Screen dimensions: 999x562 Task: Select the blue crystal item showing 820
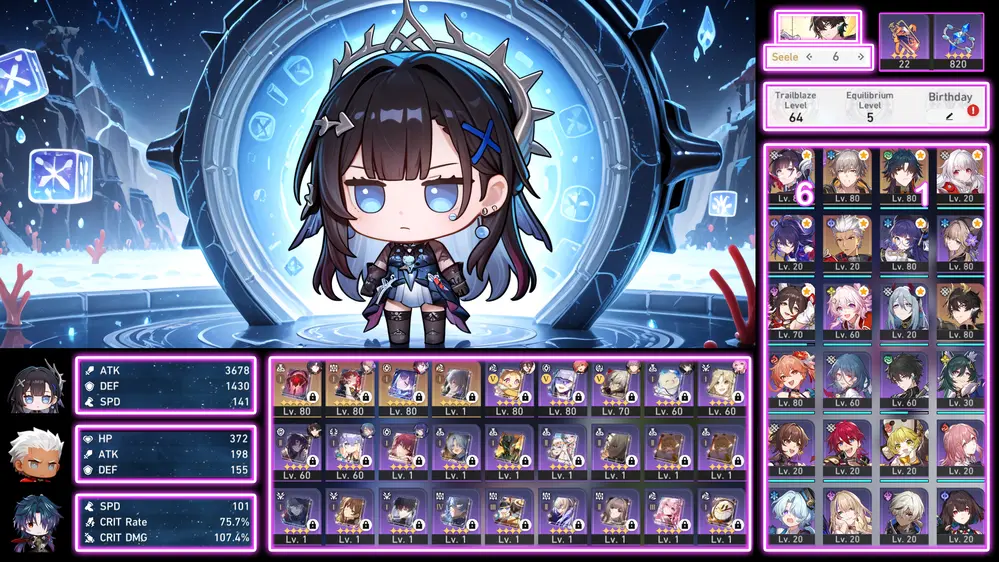[958, 41]
